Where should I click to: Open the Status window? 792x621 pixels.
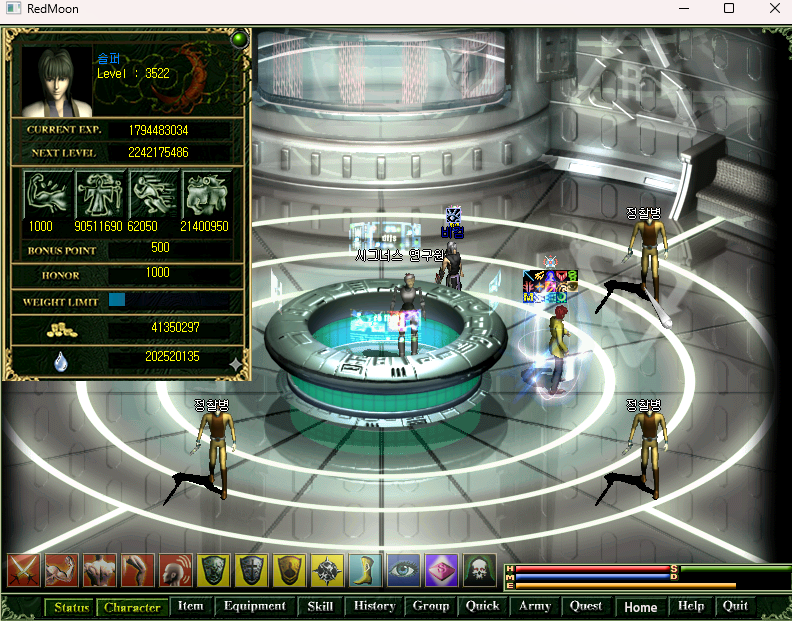point(72,607)
